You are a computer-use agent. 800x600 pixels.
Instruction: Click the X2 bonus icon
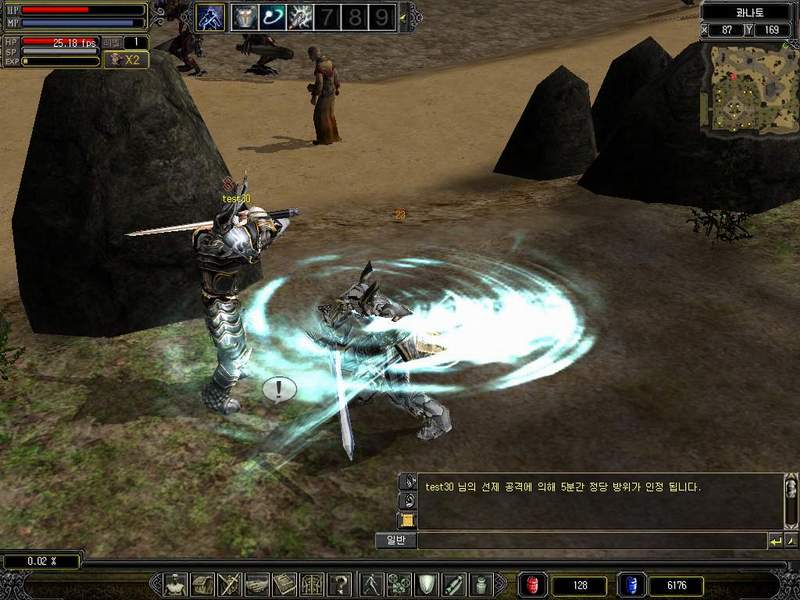127,60
